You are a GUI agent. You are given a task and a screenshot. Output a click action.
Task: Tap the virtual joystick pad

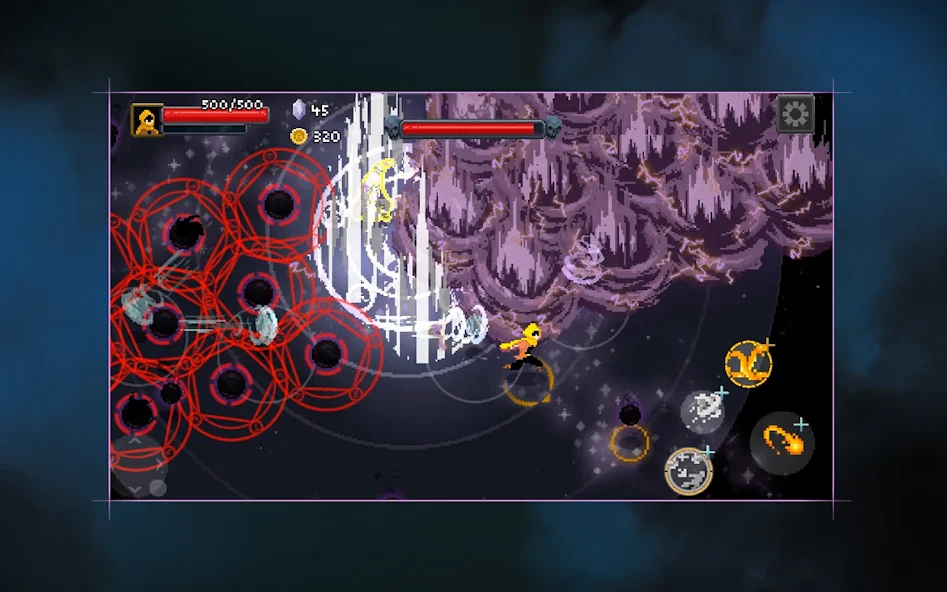[139, 467]
